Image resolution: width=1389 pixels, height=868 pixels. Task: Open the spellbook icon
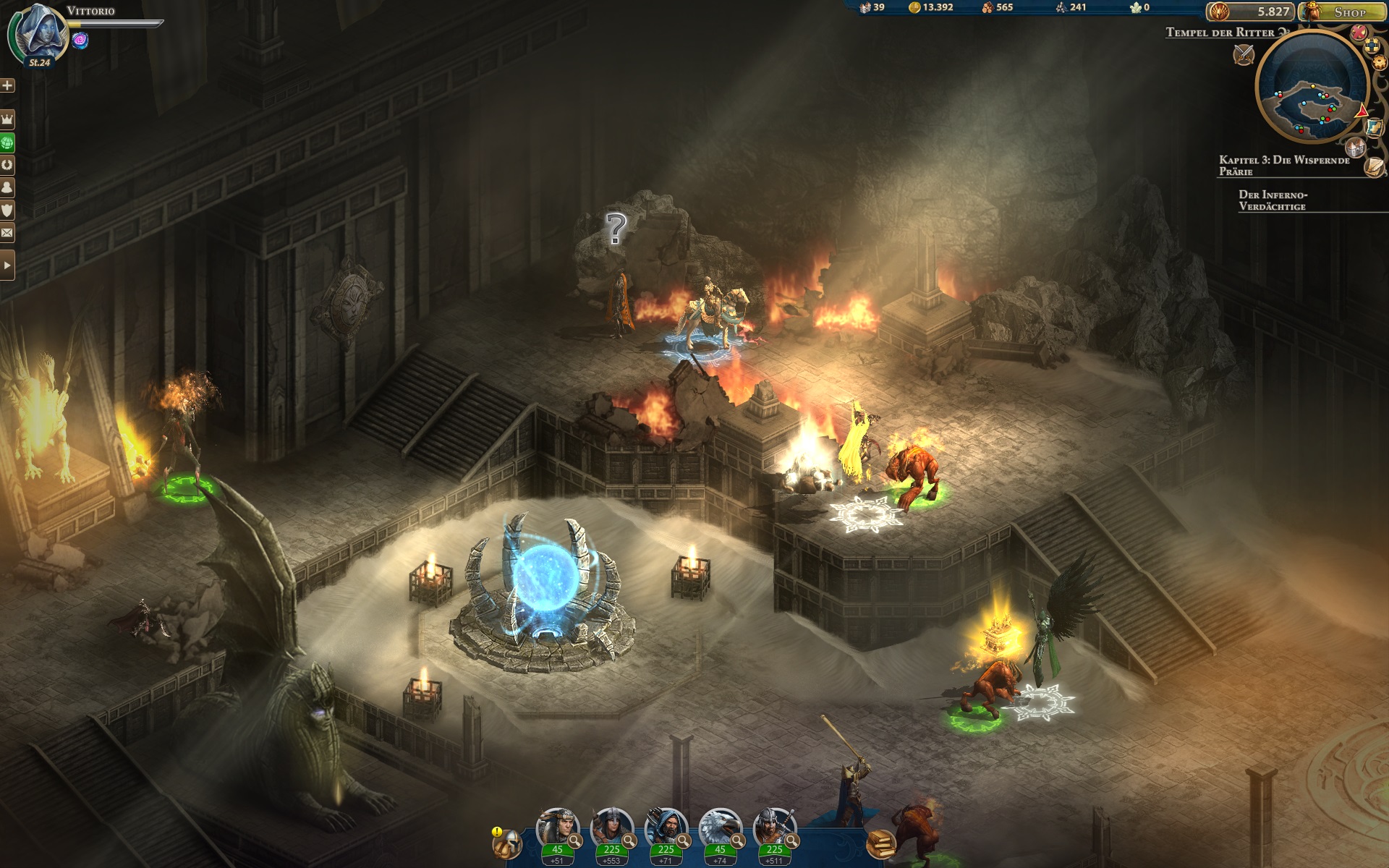pos(880,843)
